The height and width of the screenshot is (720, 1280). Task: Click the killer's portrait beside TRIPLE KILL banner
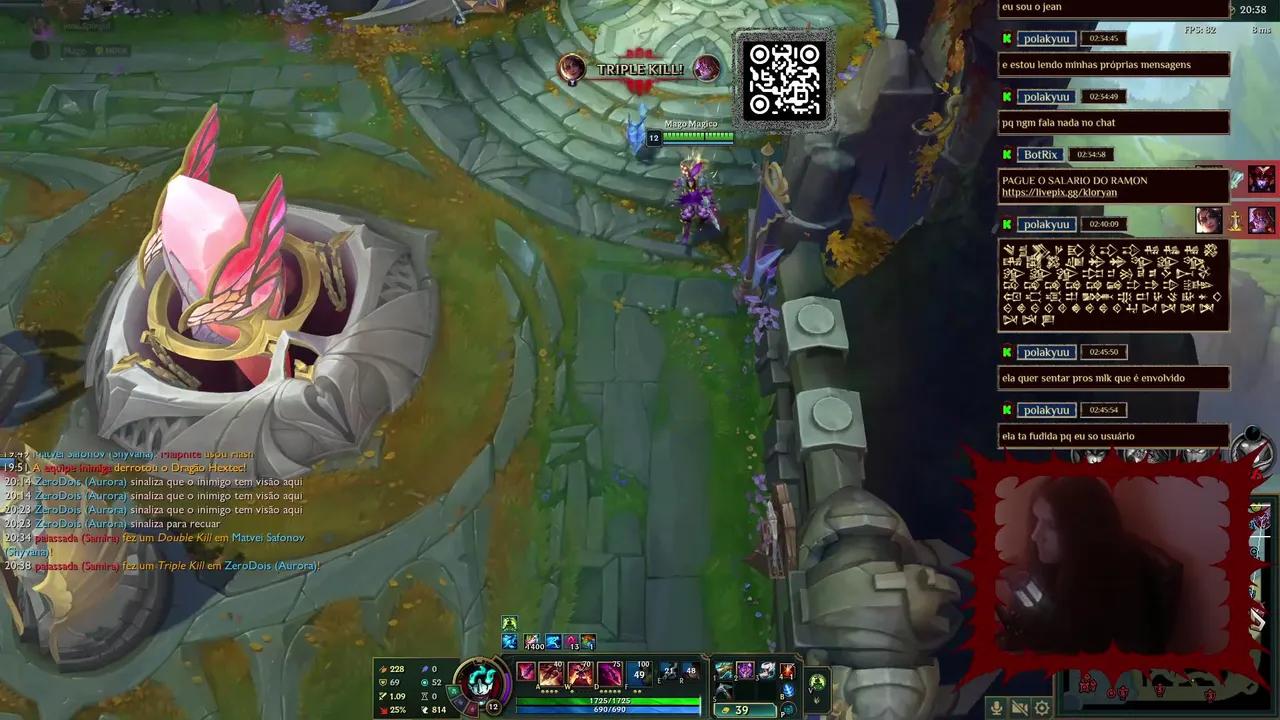[570, 70]
